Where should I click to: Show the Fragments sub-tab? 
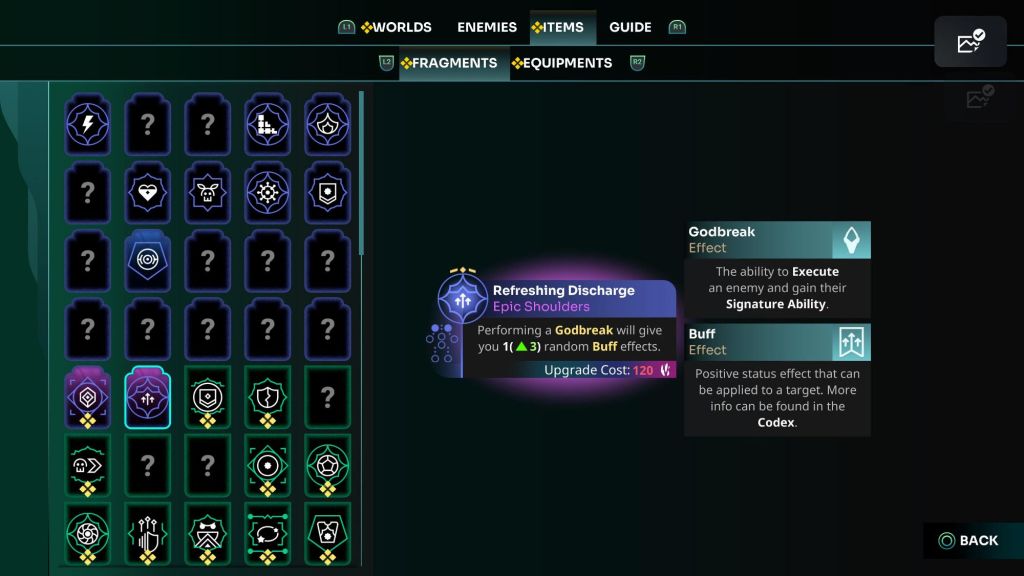tap(448, 63)
